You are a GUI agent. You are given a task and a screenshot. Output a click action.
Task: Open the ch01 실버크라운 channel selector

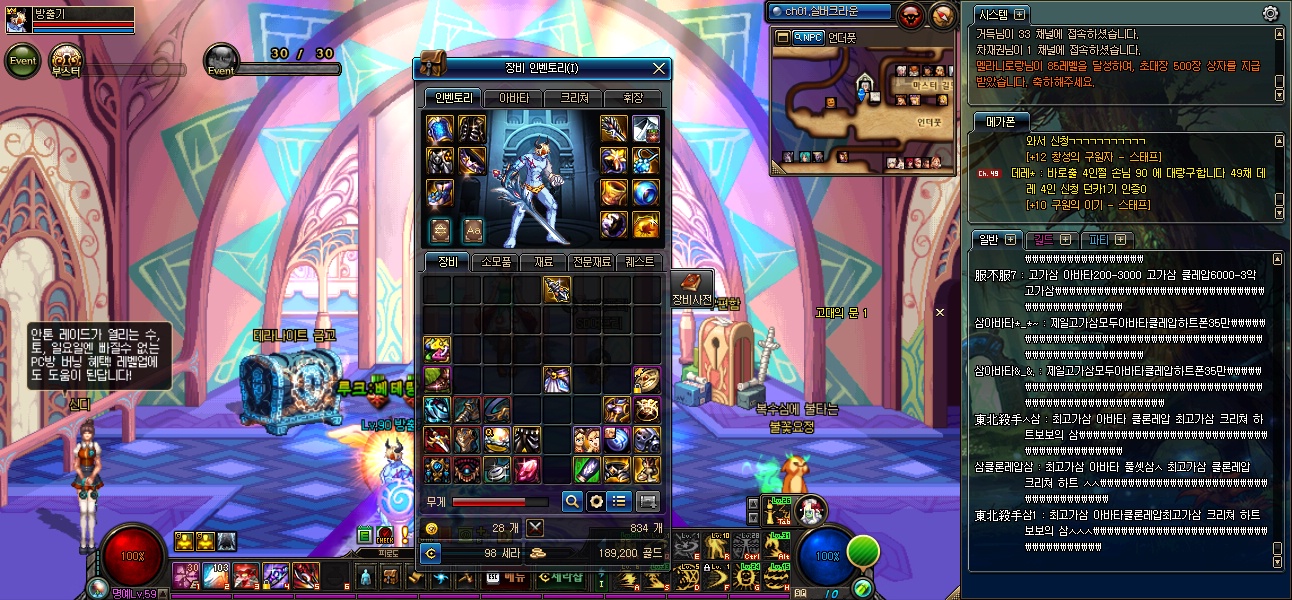829,12
